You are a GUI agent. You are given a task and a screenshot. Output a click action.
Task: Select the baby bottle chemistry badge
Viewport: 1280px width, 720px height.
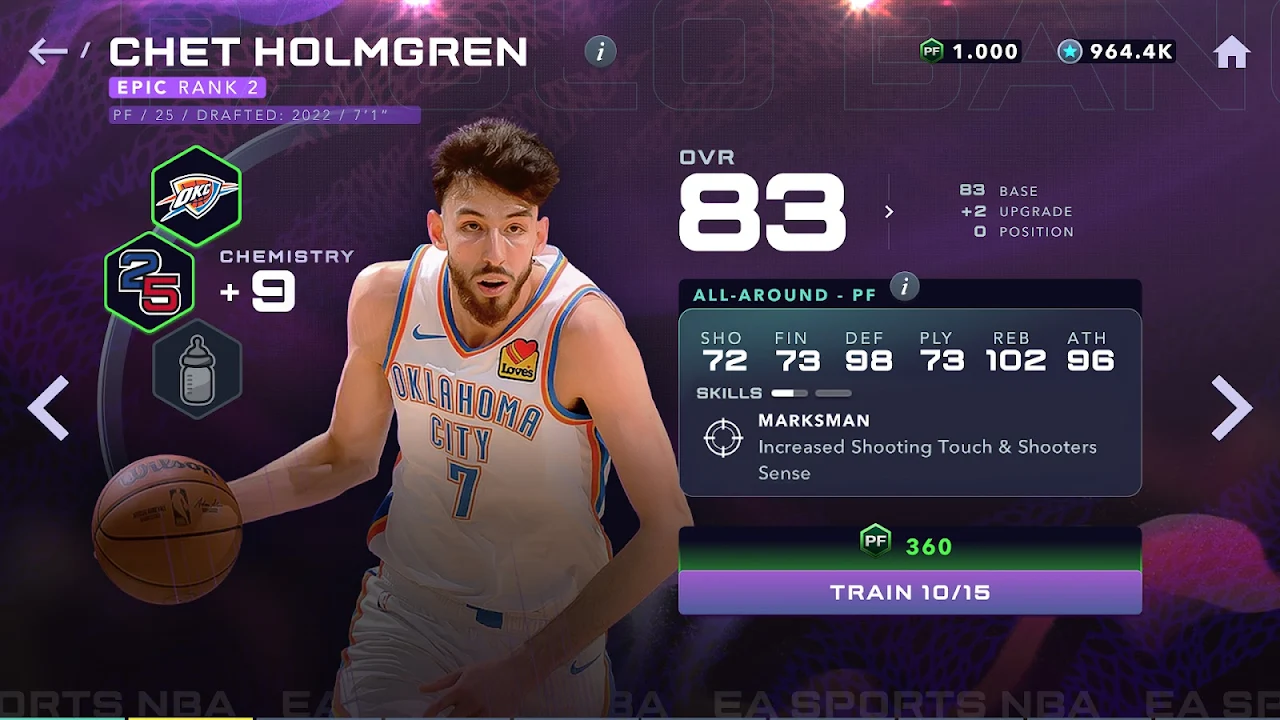pyautogui.click(x=197, y=369)
